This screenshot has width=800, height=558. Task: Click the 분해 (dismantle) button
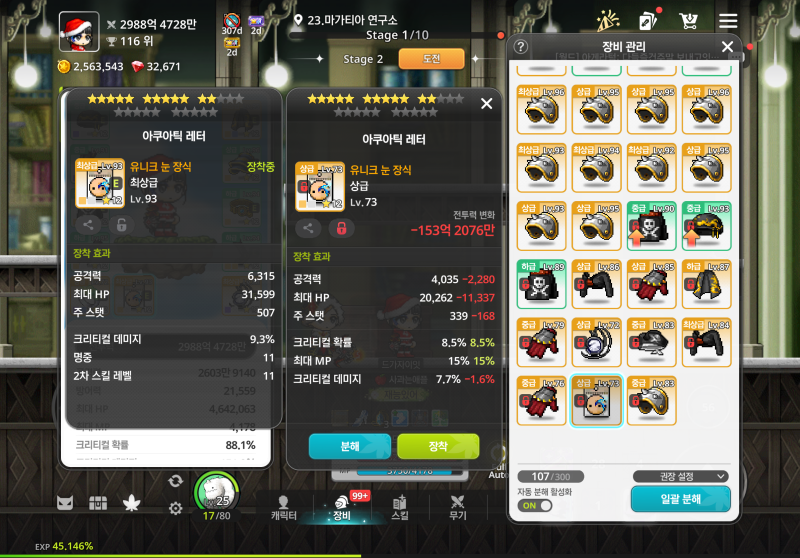[349, 446]
